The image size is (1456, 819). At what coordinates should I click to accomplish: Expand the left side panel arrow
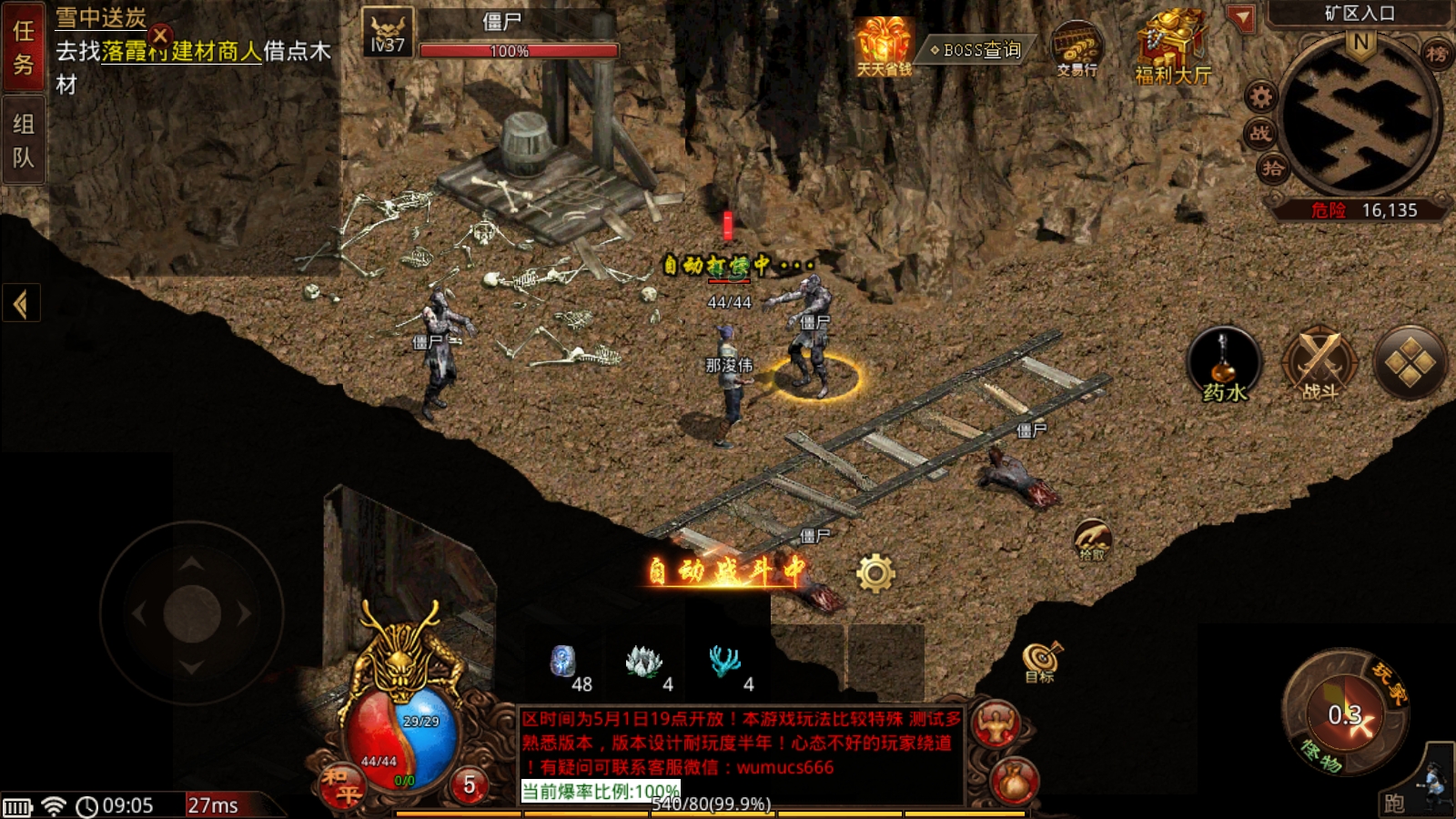(x=21, y=303)
